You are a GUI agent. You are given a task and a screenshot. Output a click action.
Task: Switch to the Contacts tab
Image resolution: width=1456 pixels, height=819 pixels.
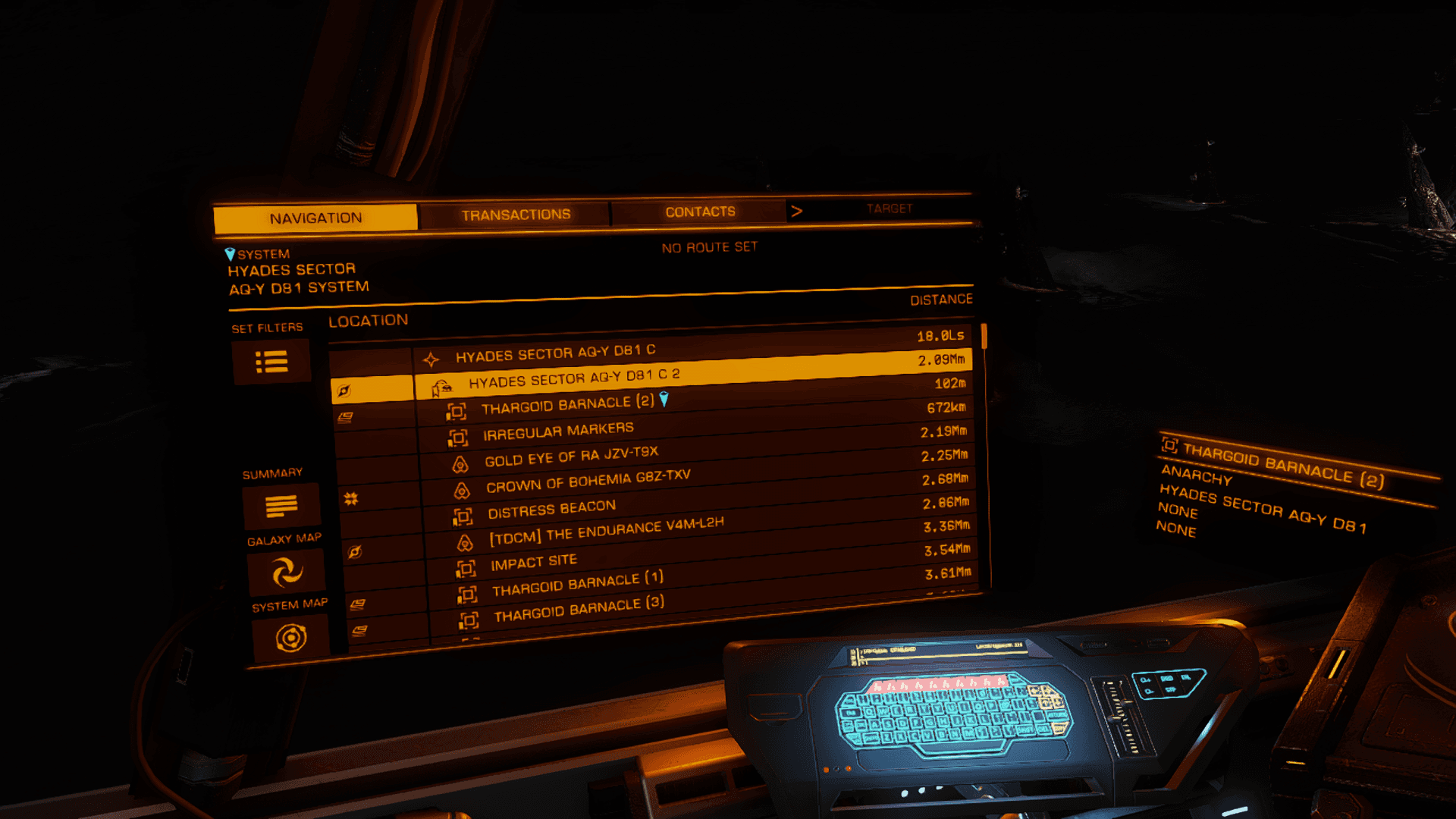[700, 212]
